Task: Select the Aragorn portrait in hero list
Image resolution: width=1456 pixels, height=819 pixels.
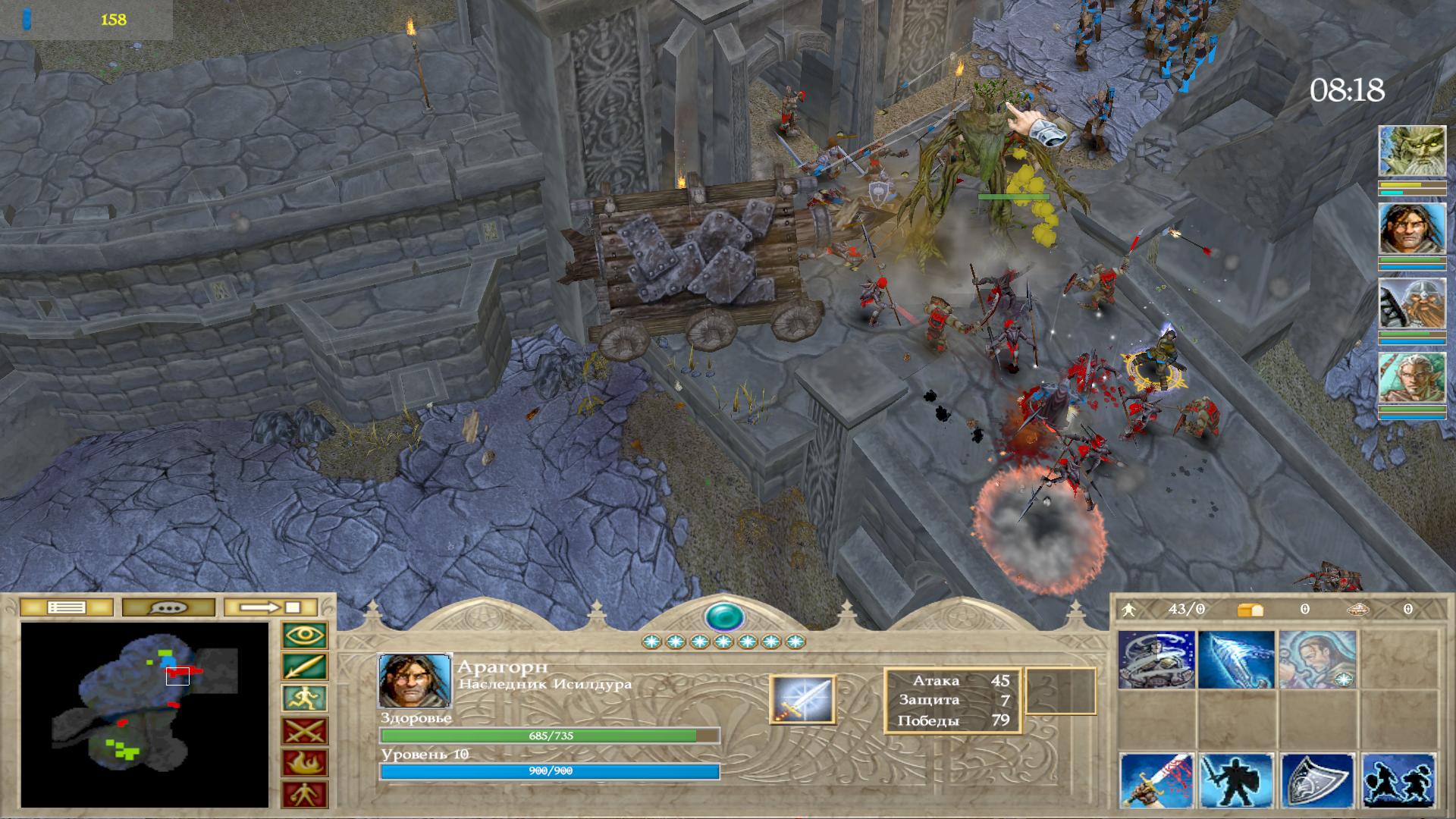Action: (1411, 227)
